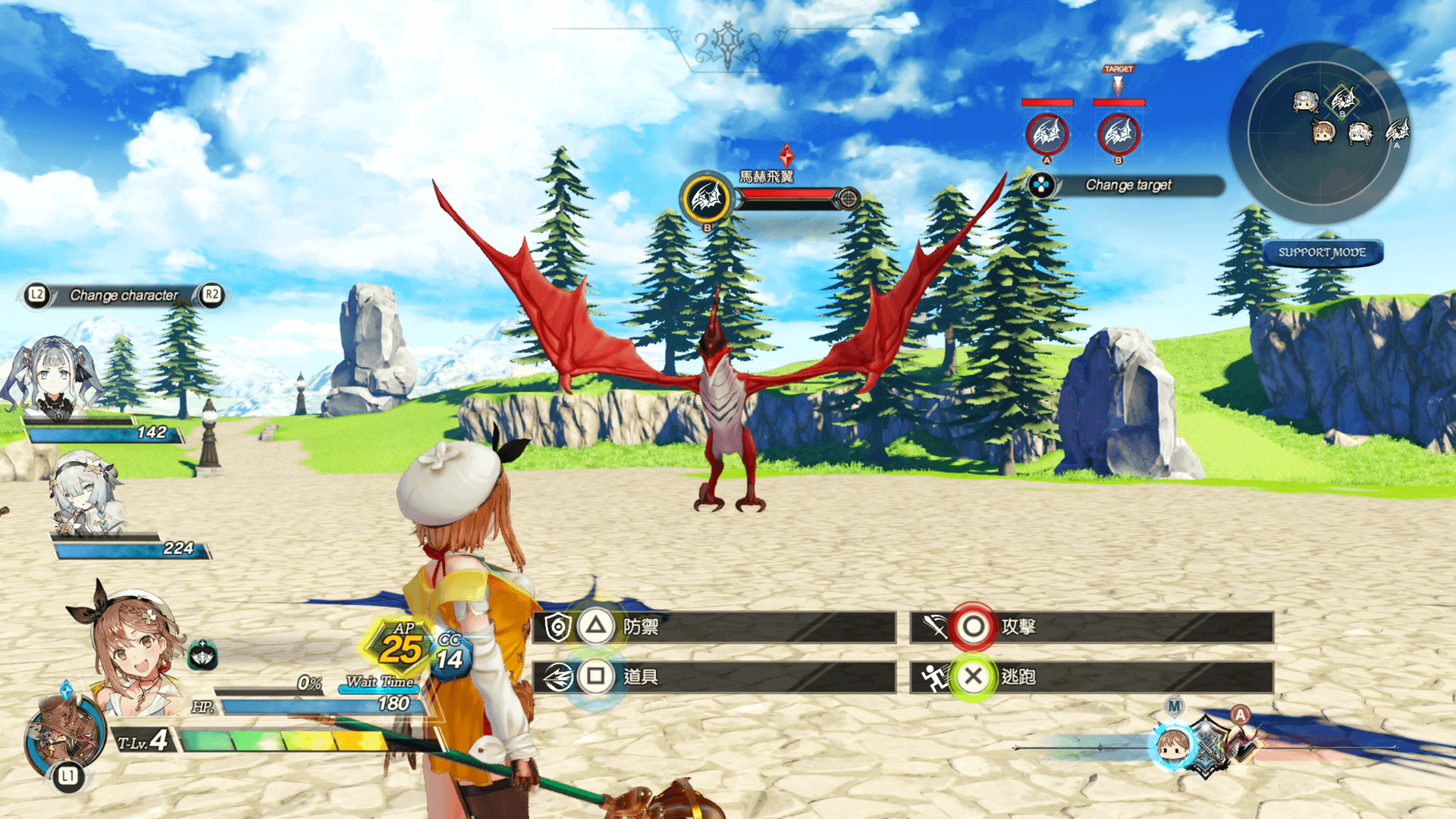
Task: Open the circular battle radar
Action: (1319, 133)
